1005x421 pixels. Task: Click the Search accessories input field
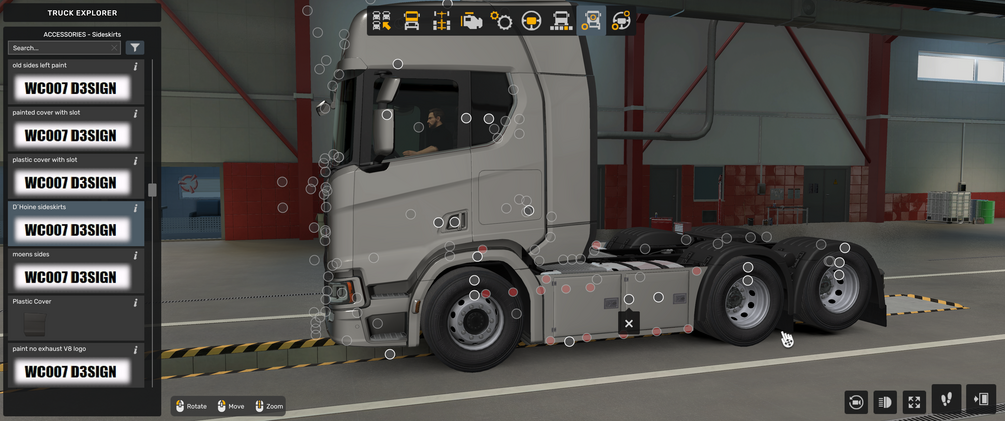pyautogui.click(x=63, y=47)
